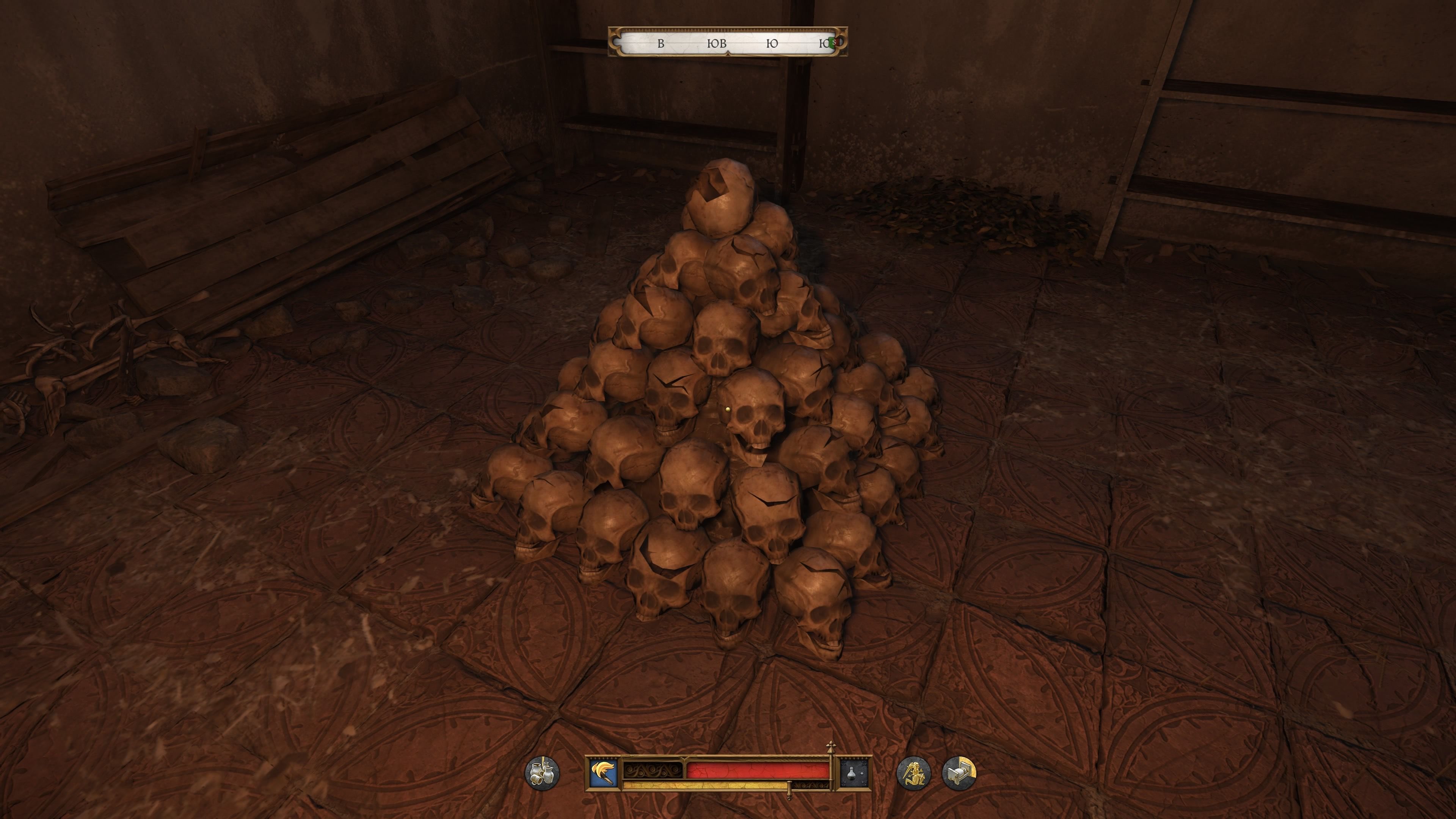Open the wounded golden figure status icon
The width and height of the screenshot is (1456, 819).
pos(913,773)
